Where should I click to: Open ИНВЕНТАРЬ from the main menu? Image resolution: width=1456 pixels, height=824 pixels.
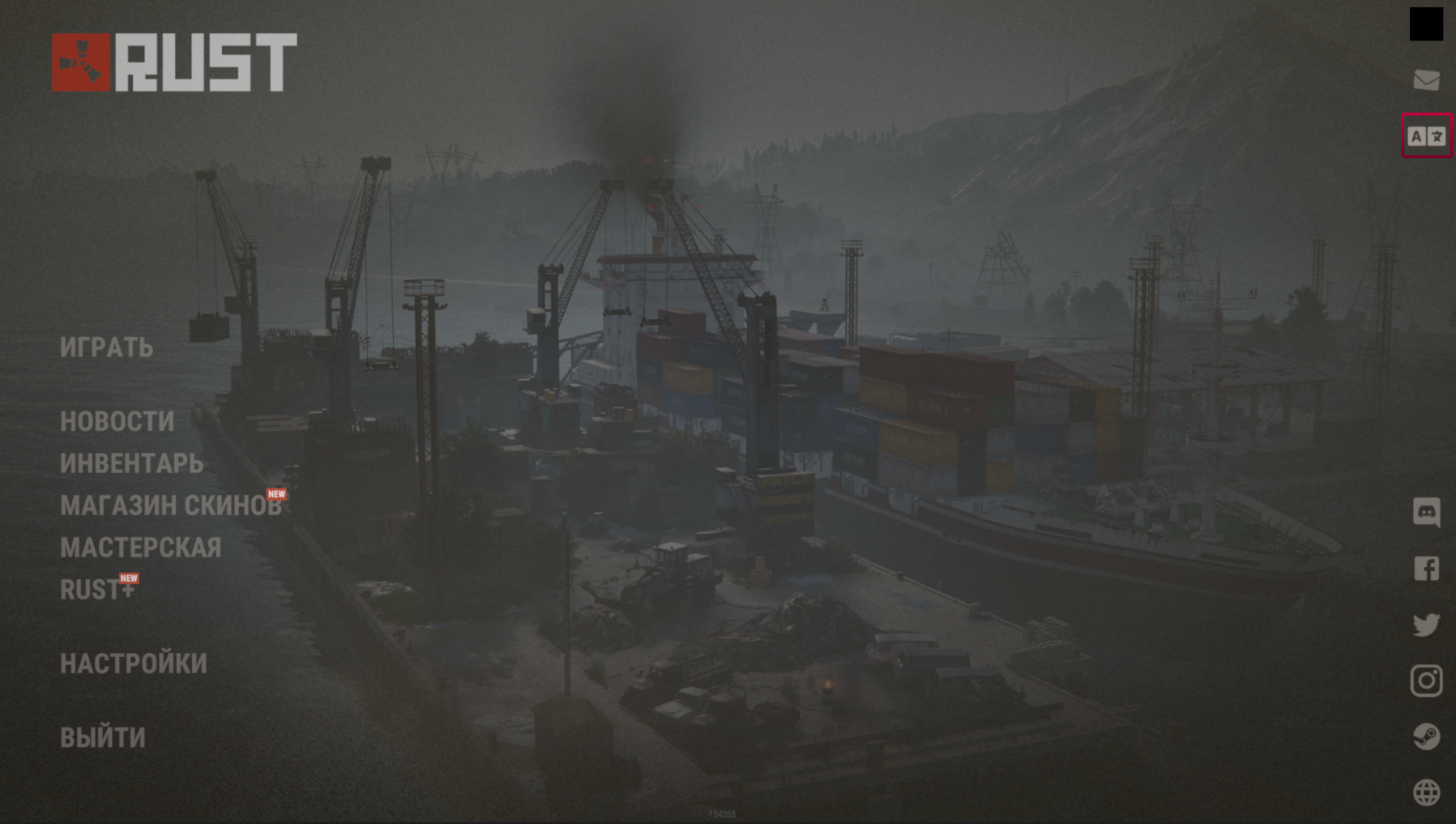[x=131, y=463]
